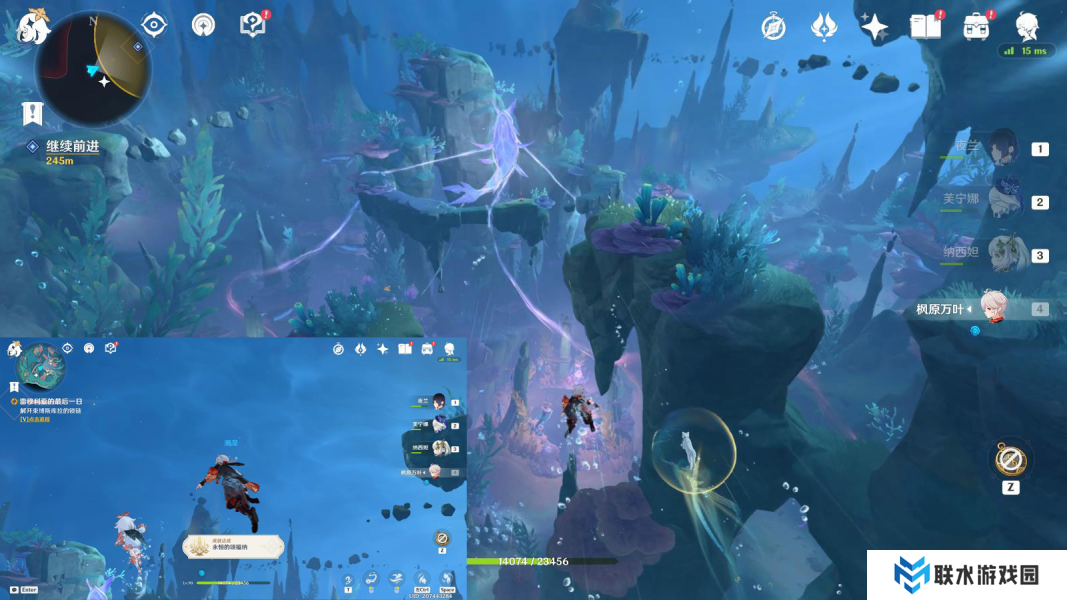Open the dark minimap with the yellow sector
Viewport: 1067px width, 600px height.
(93, 68)
